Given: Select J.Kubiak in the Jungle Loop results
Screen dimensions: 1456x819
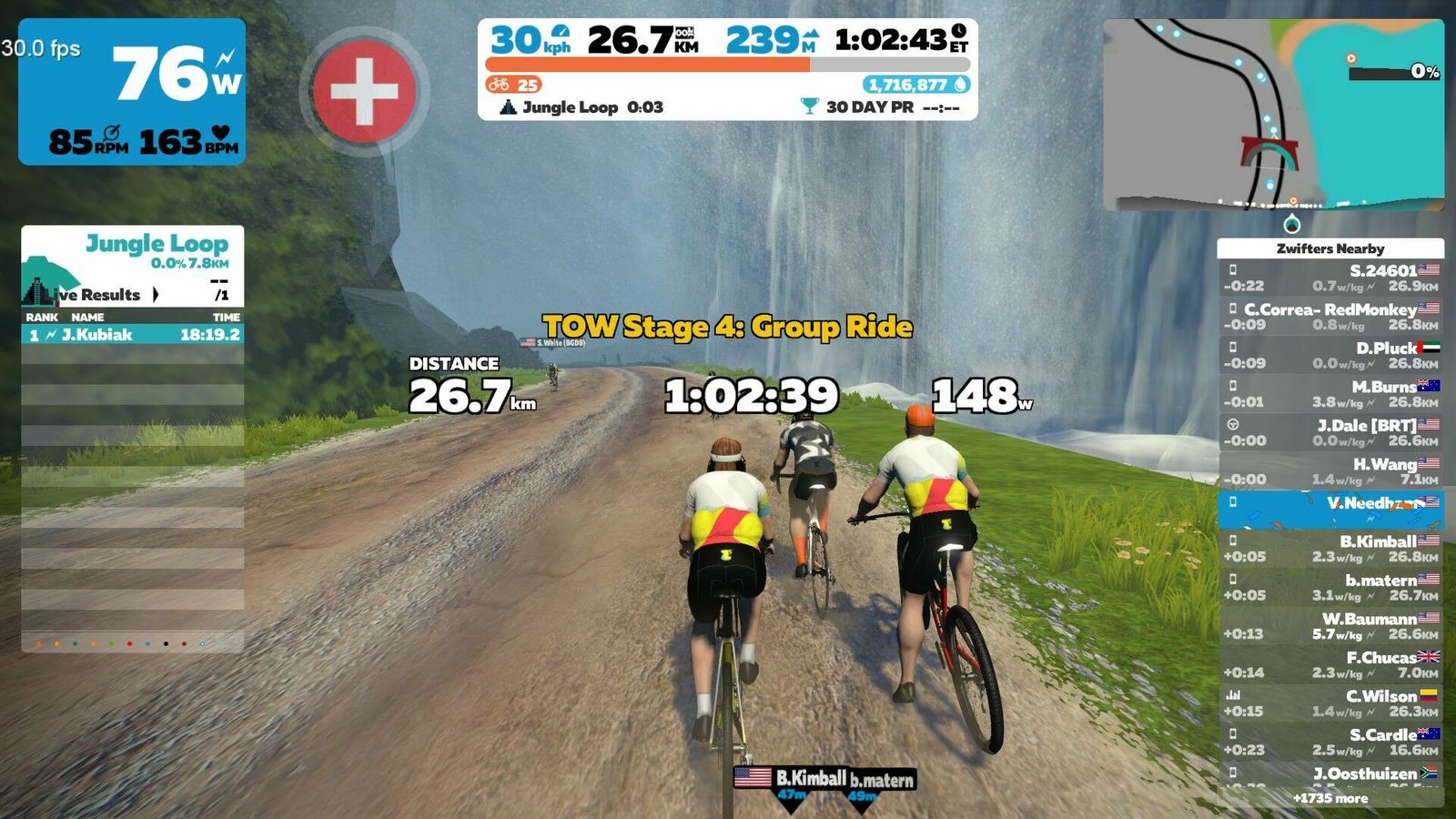Looking at the screenshot, I should (x=133, y=335).
